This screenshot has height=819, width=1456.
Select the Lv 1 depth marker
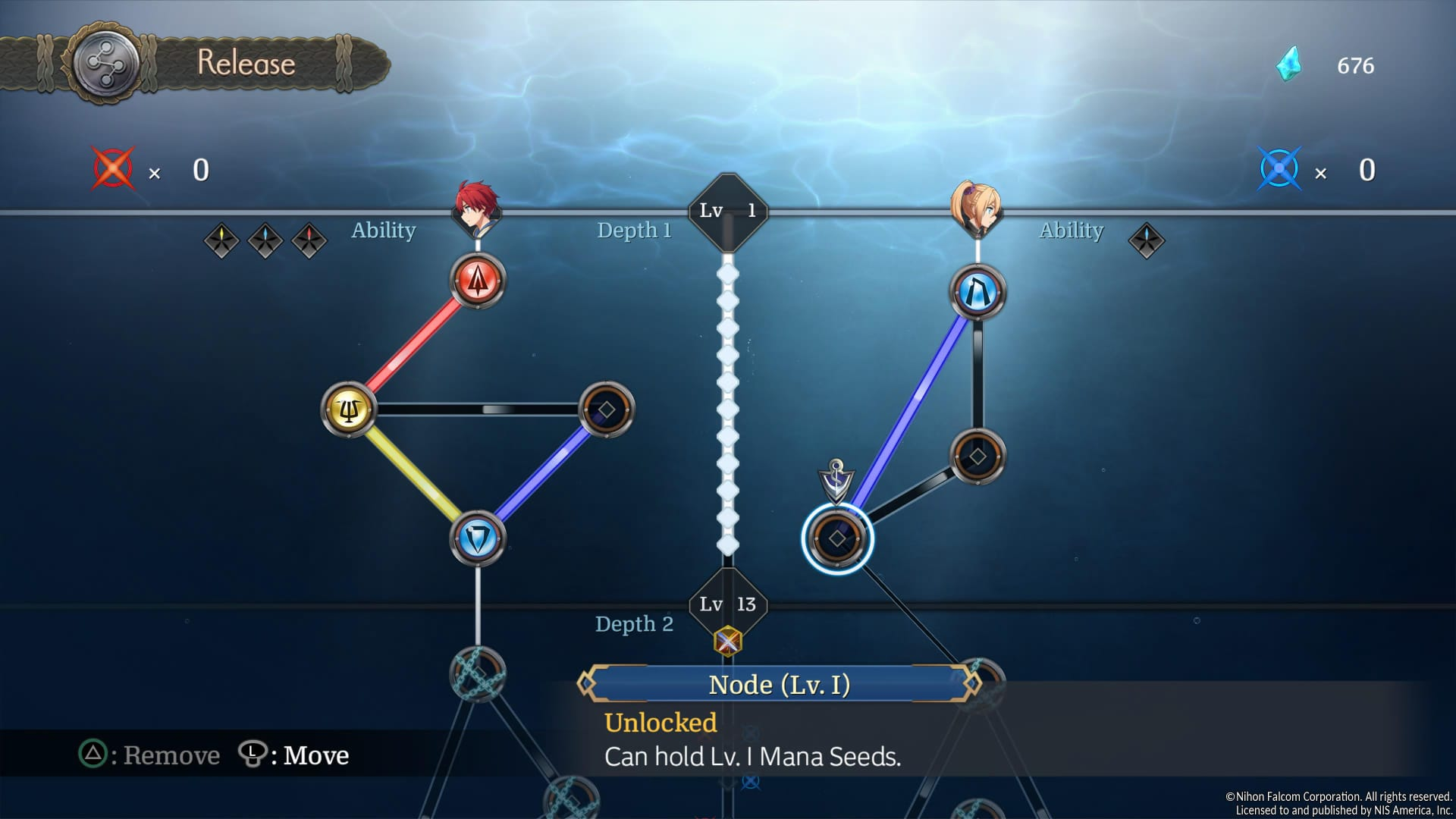[x=727, y=211]
